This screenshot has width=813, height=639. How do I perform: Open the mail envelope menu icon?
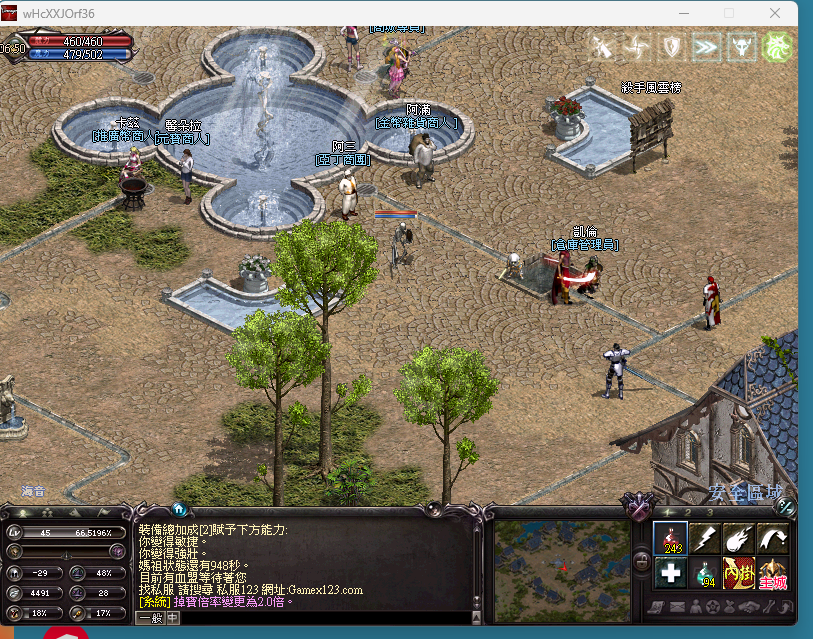click(676, 607)
